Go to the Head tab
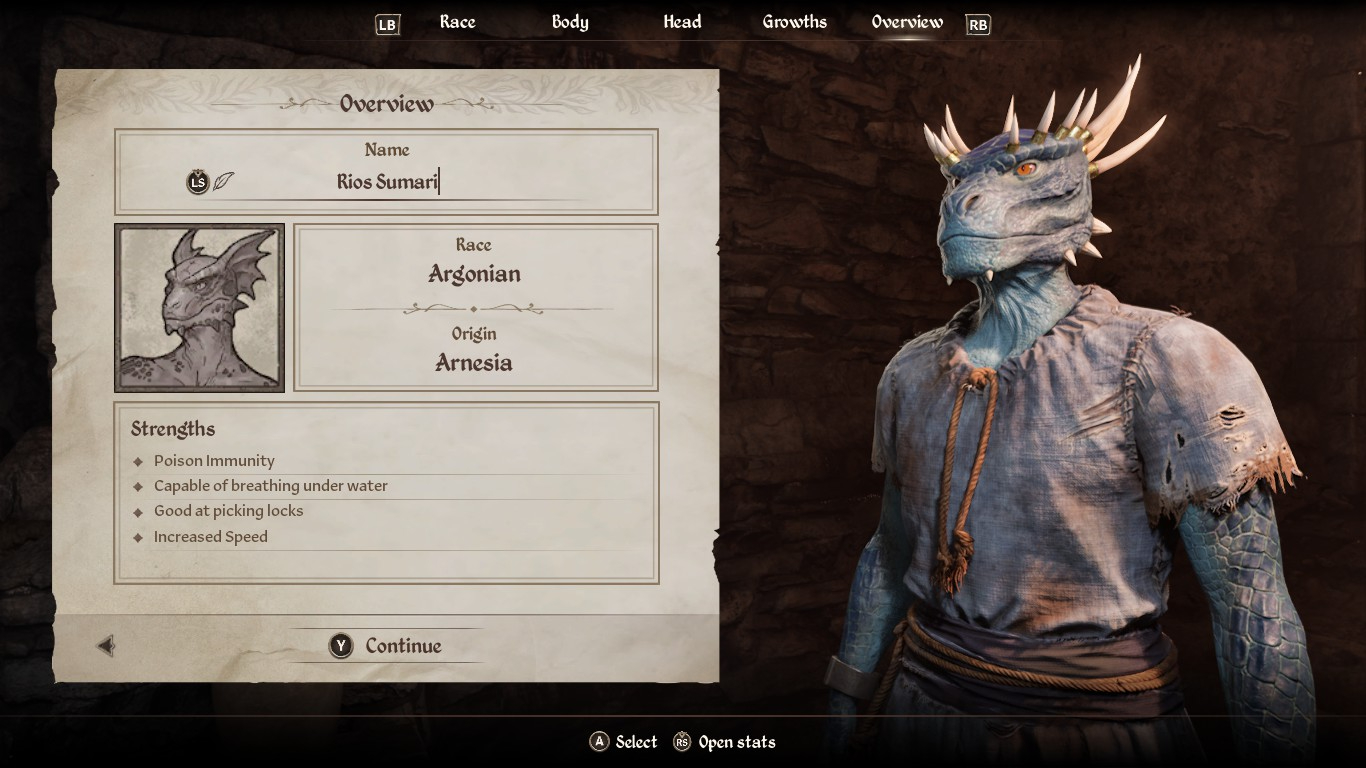The image size is (1366, 768). (682, 22)
